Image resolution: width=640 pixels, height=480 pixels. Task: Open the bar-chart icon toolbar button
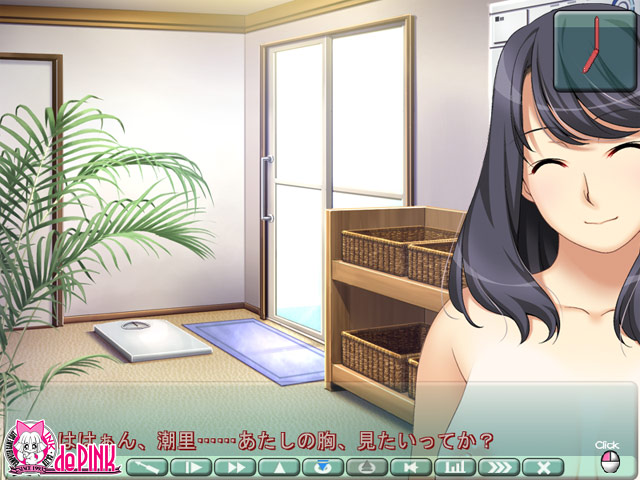tap(454, 466)
